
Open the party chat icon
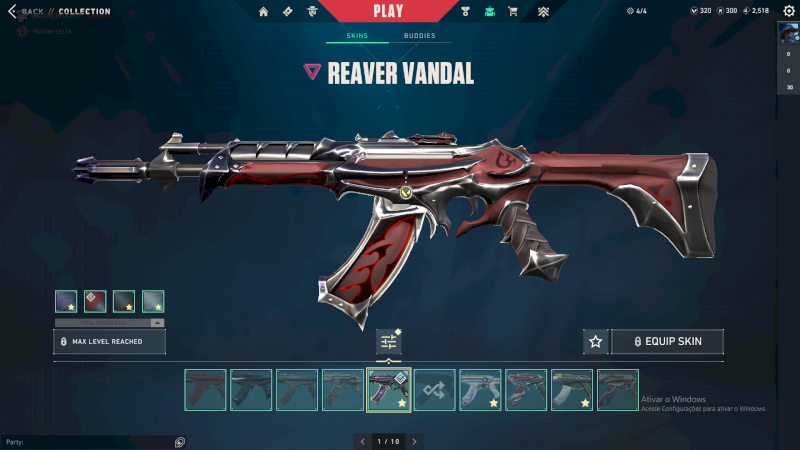tap(180, 441)
